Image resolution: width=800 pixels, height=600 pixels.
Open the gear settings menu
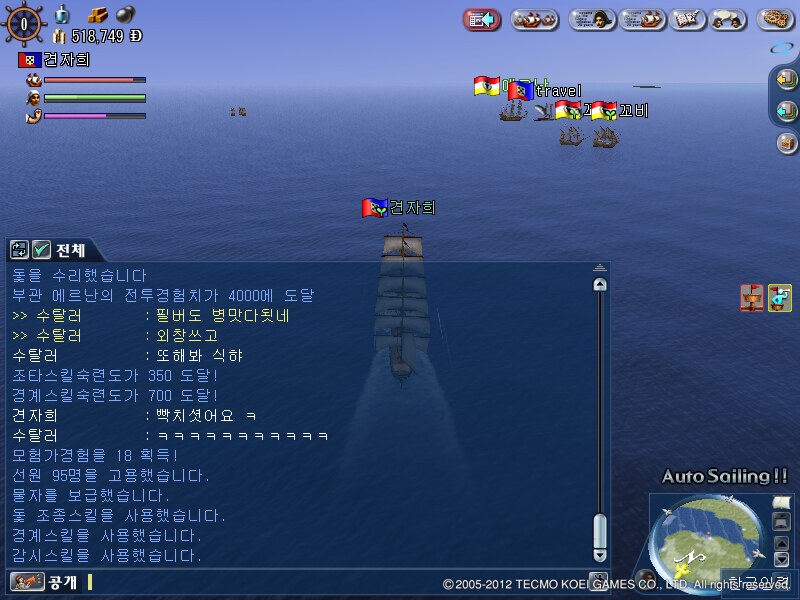[x=776, y=19]
